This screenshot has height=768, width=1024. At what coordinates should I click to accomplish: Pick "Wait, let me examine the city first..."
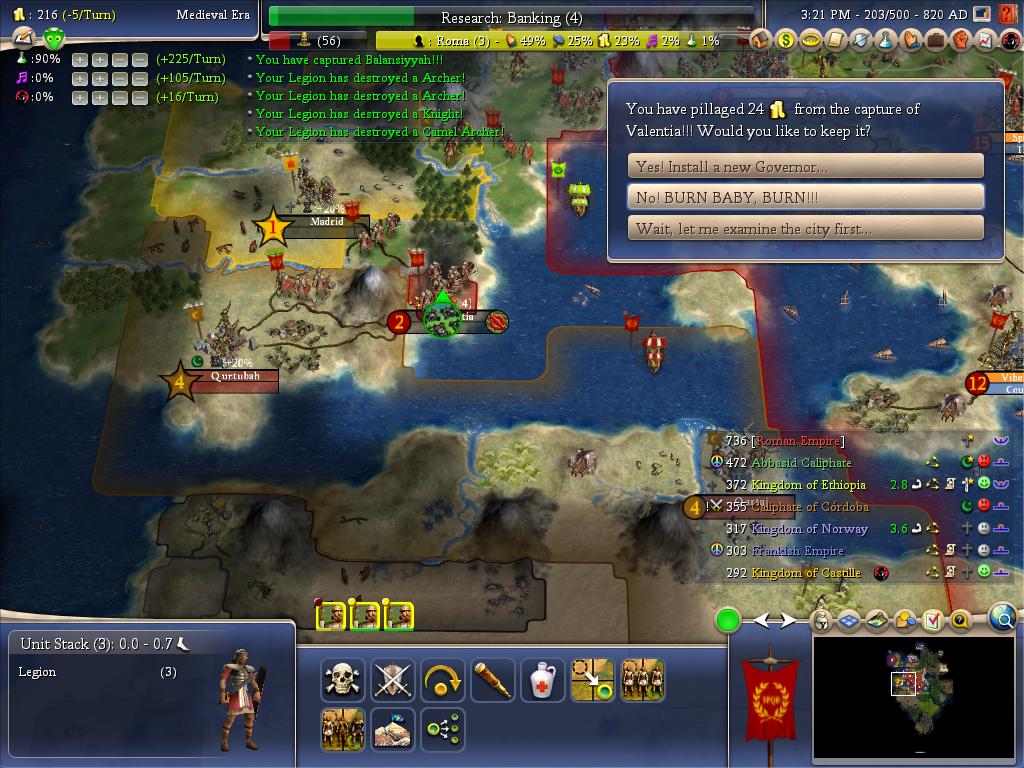pos(805,228)
